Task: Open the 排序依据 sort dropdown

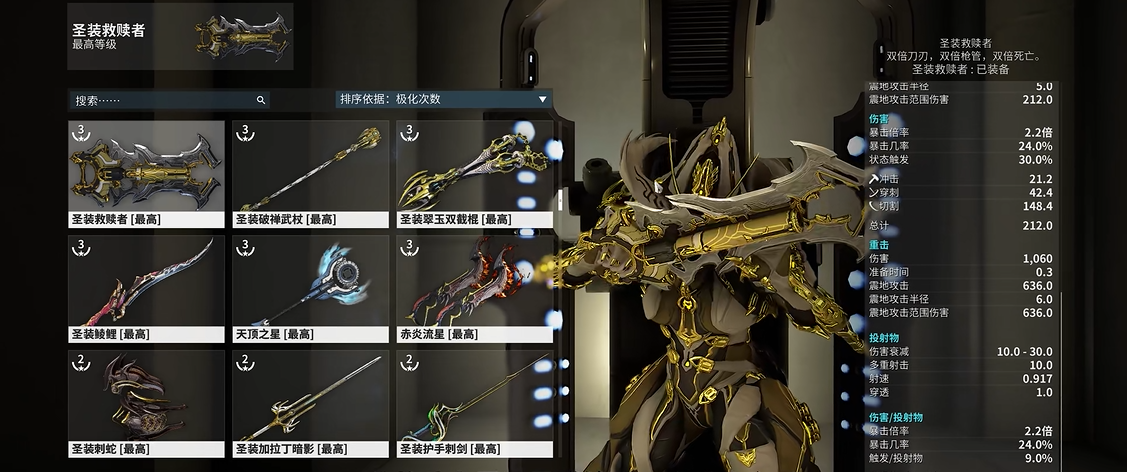Action: tap(444, 99)
